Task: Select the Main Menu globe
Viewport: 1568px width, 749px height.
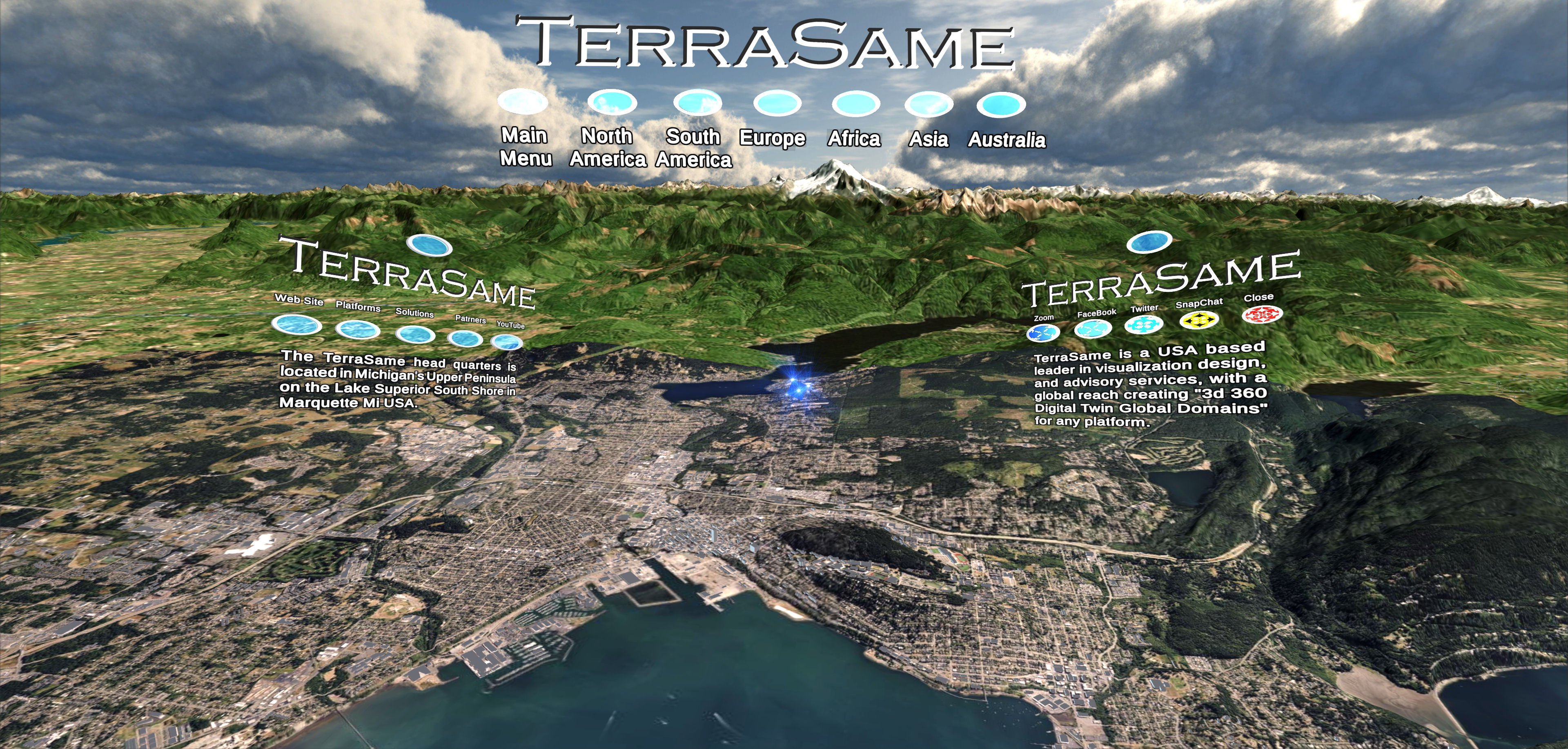Action: (523, 103)
